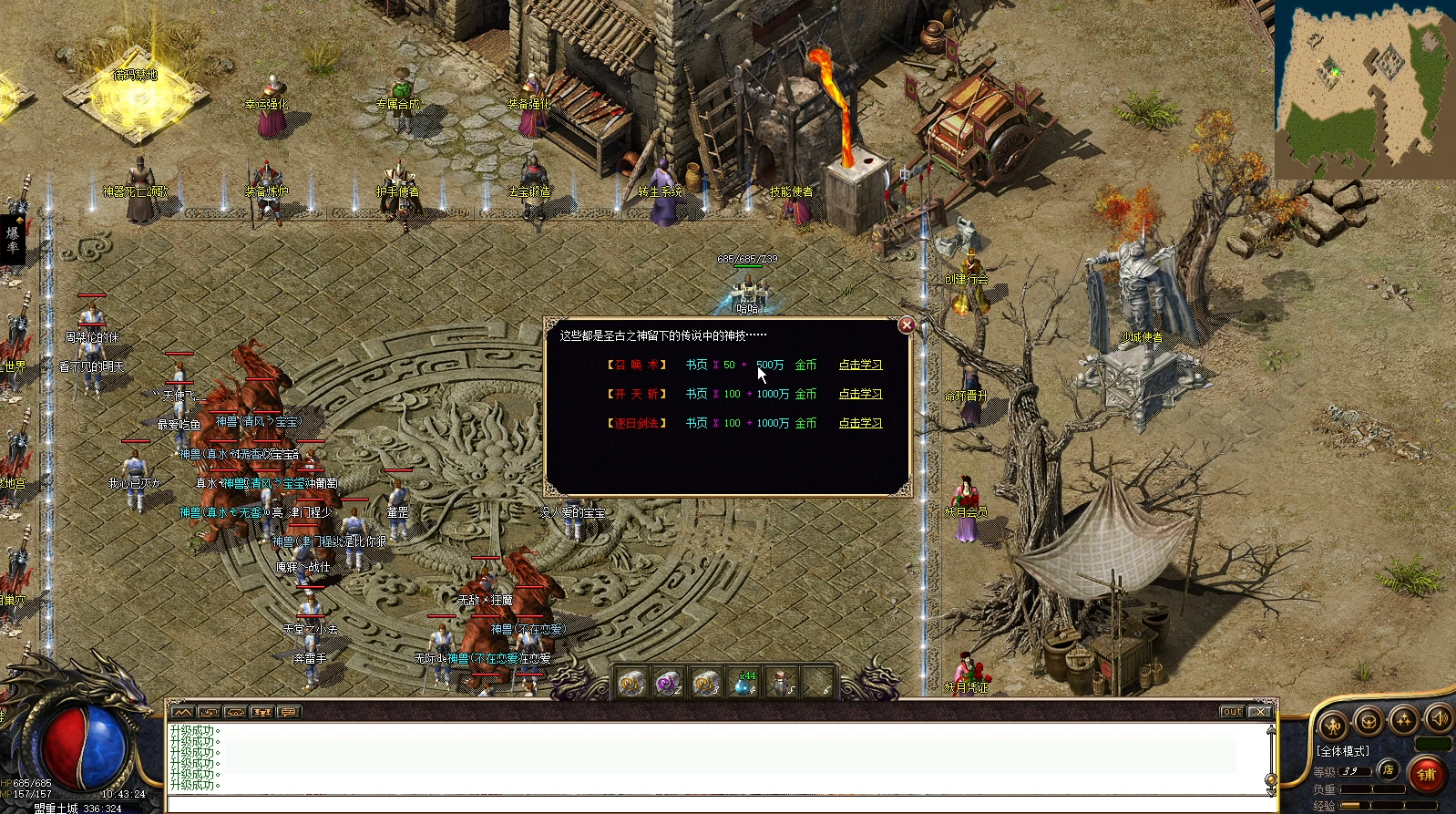Click the small 店 store button
Image resolution: width=1456 pixels, height=814 pixels.
[1388, 769]
